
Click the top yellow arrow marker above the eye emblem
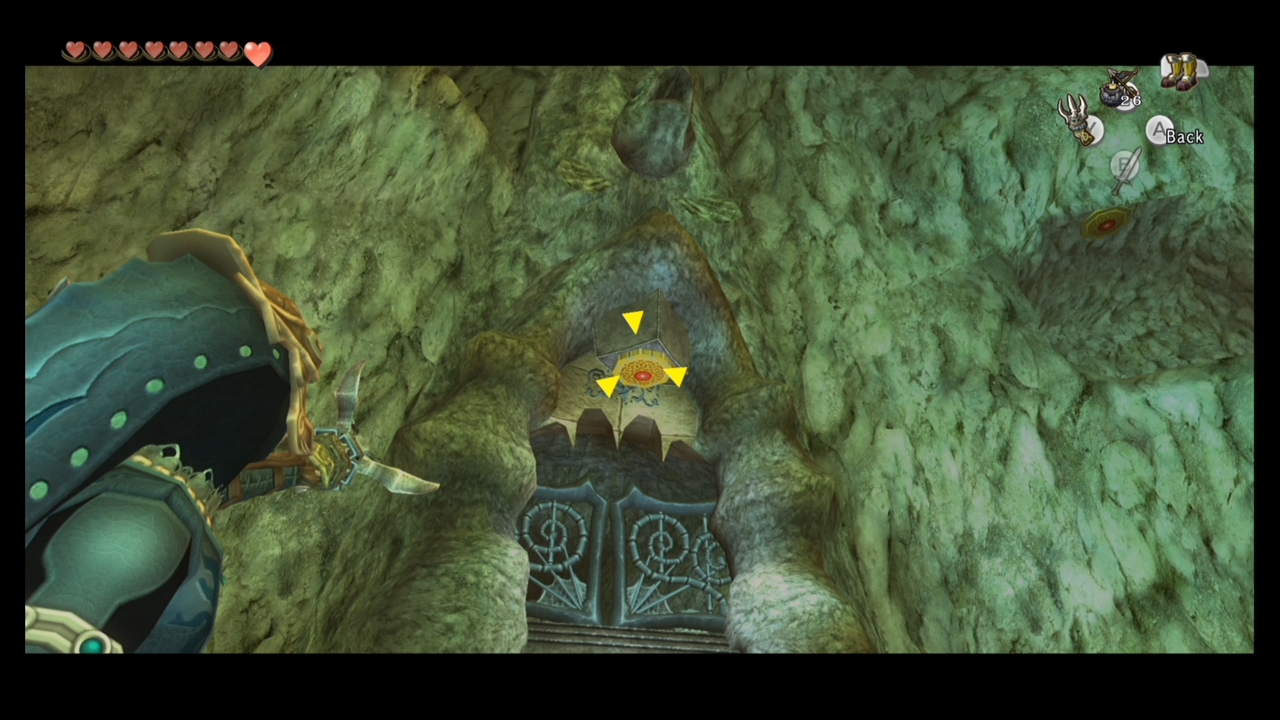point(634,320)
